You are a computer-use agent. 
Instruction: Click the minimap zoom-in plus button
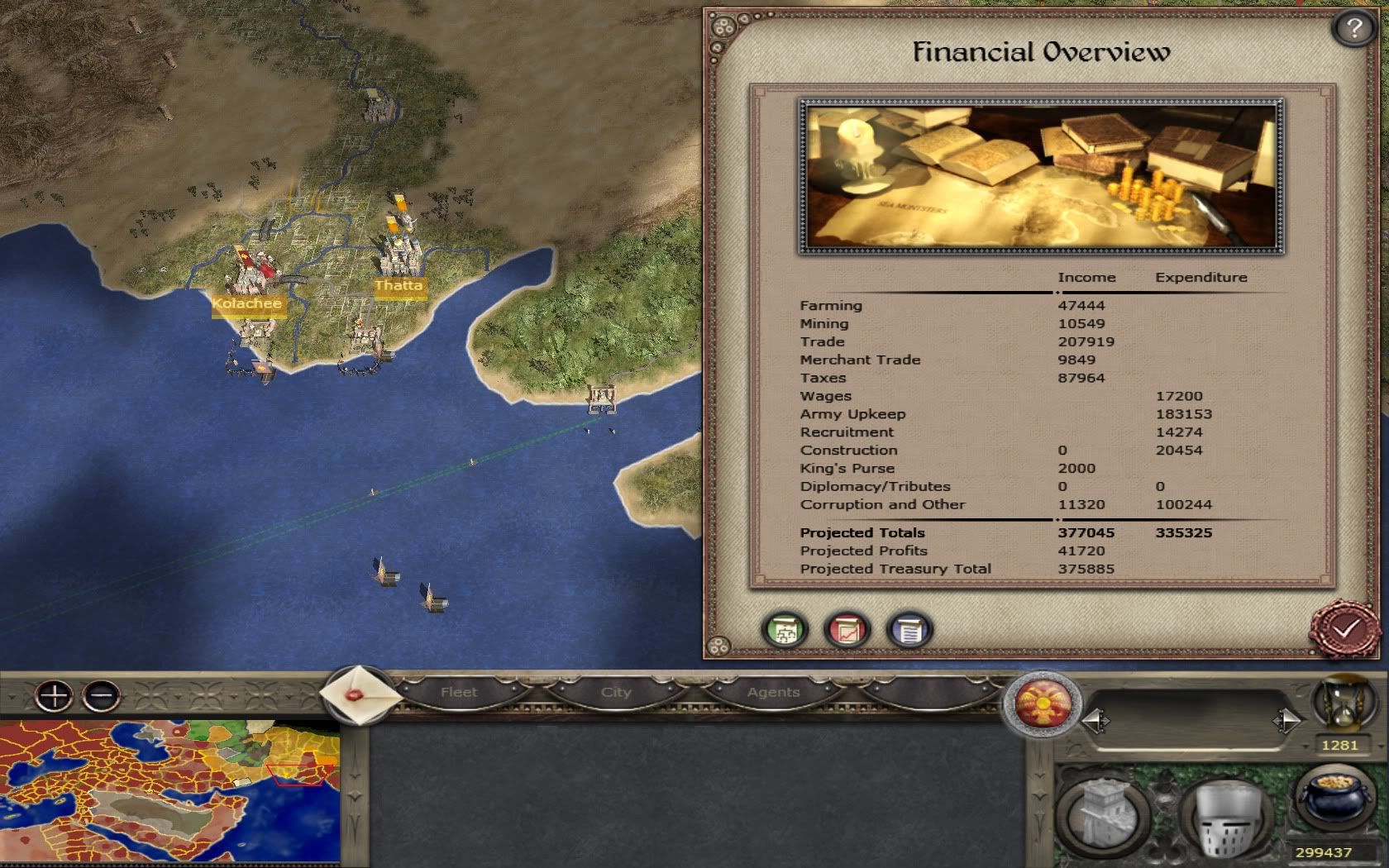[x=54, y=696]
